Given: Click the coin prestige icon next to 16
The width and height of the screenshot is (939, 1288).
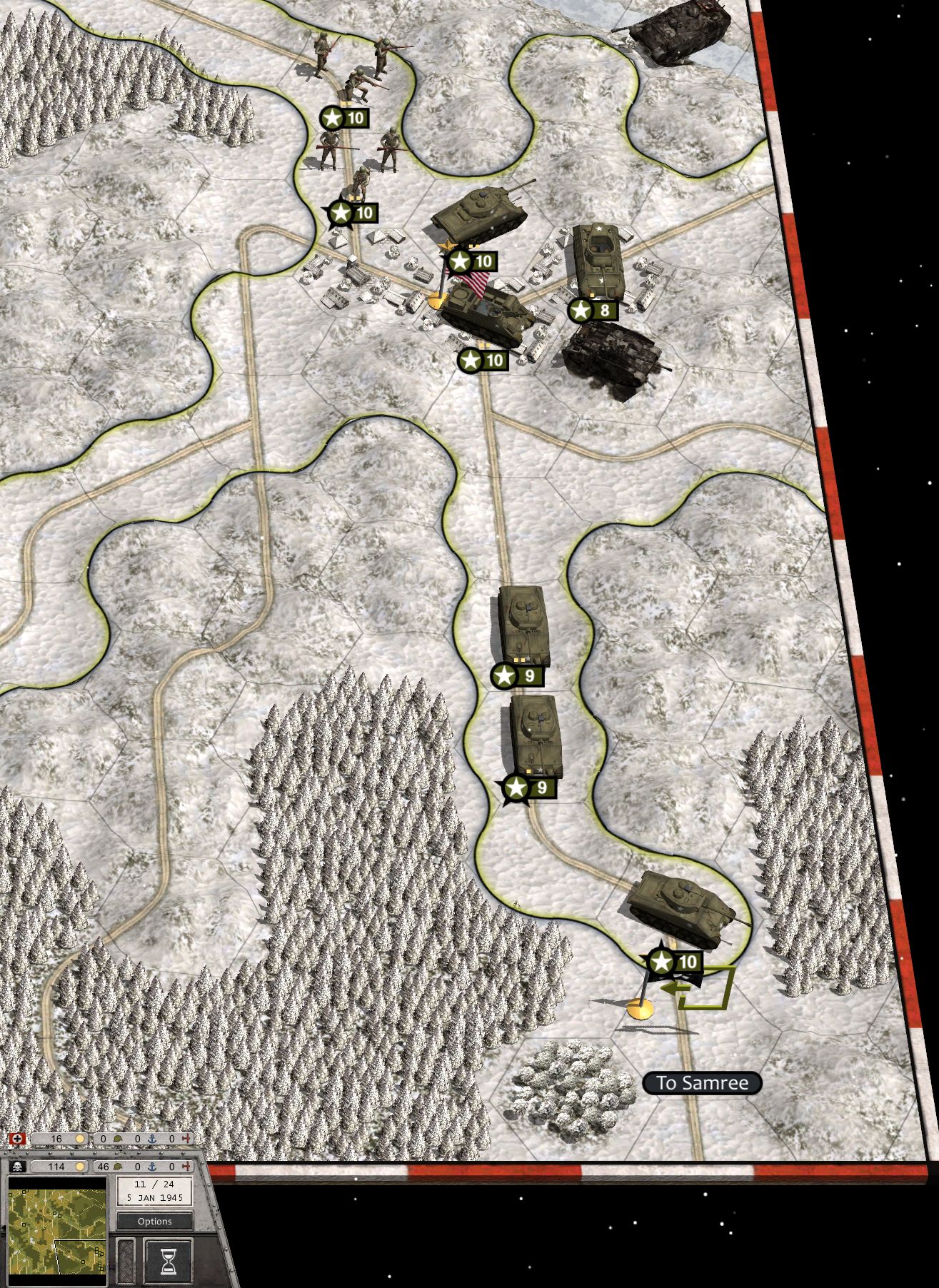Looking at the screenshot, I should point(79,1139).
